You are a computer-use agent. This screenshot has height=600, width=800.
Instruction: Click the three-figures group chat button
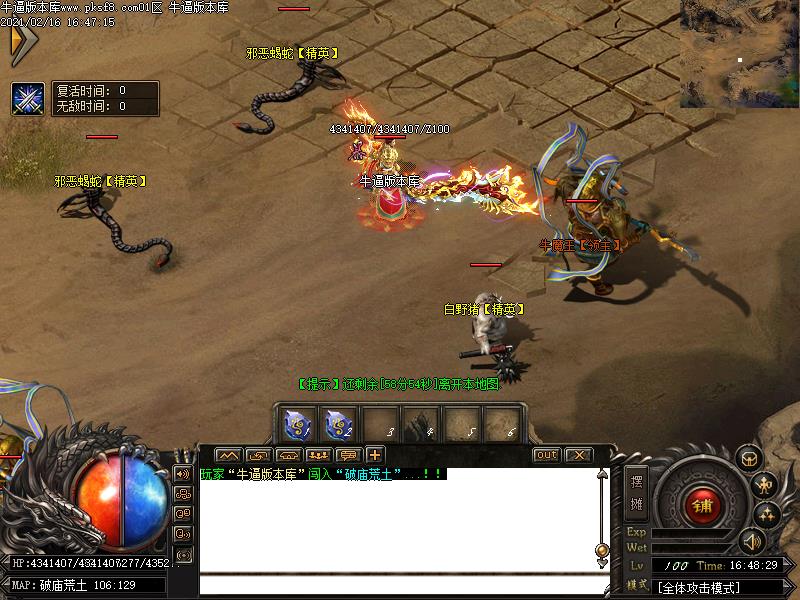(x=318, y=455)
